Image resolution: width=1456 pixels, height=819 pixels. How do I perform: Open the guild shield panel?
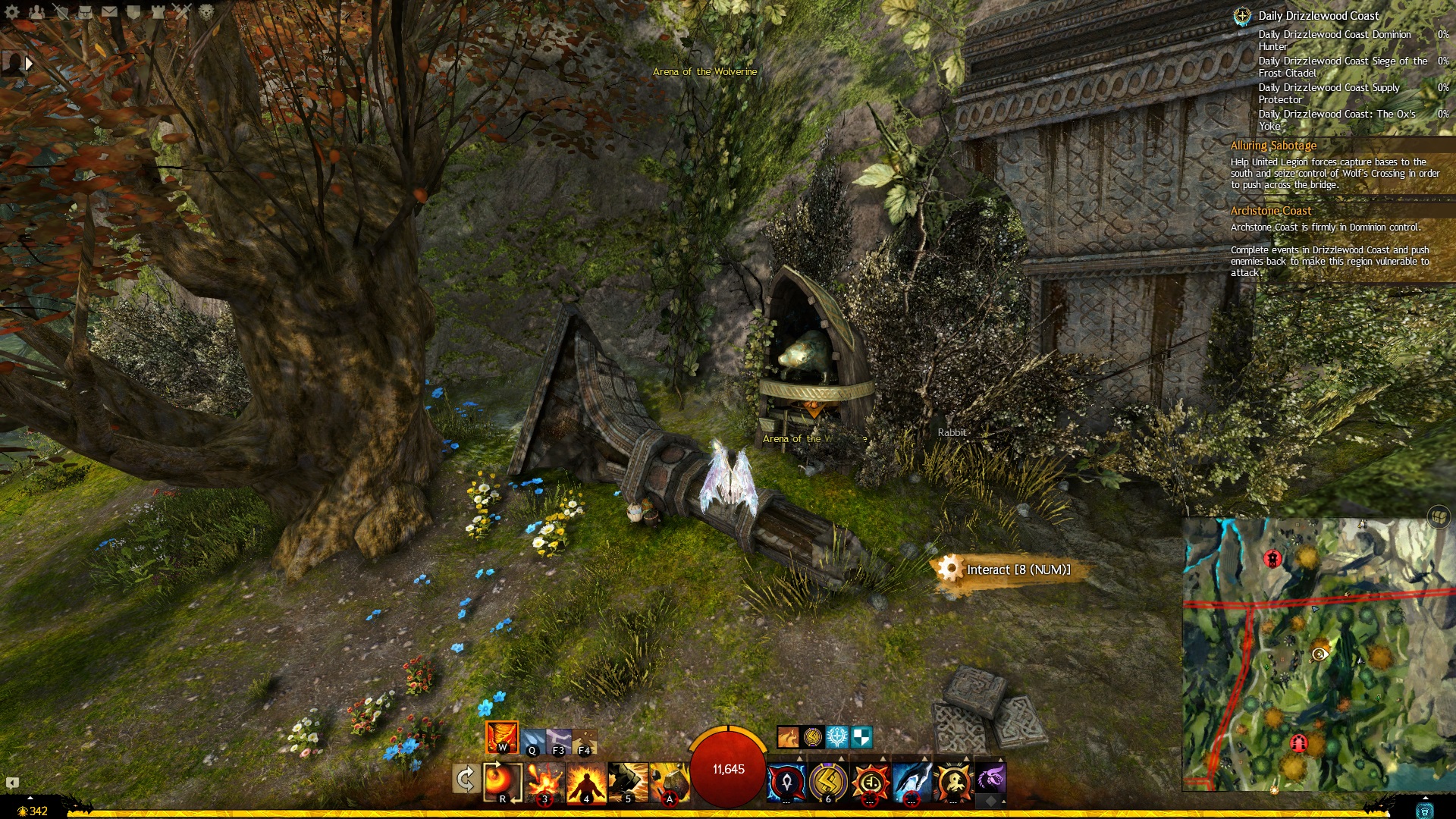[133, 11]
